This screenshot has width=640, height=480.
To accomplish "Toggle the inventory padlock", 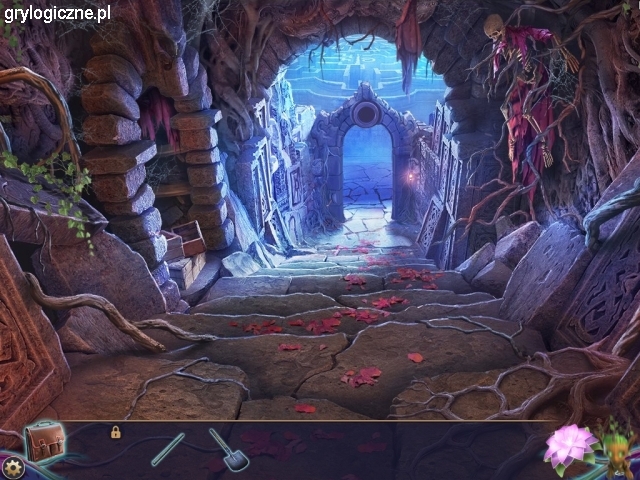I will click(x=116, y=432).
